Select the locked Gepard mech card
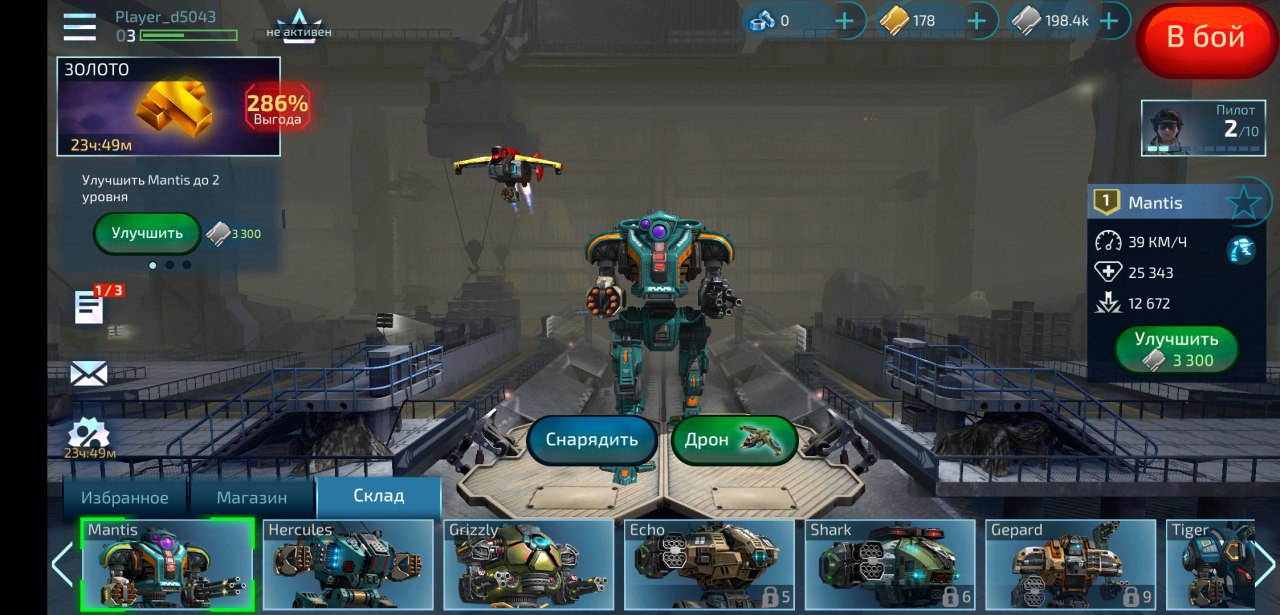The image size is (1280, 615). (x=1071, y=564)
